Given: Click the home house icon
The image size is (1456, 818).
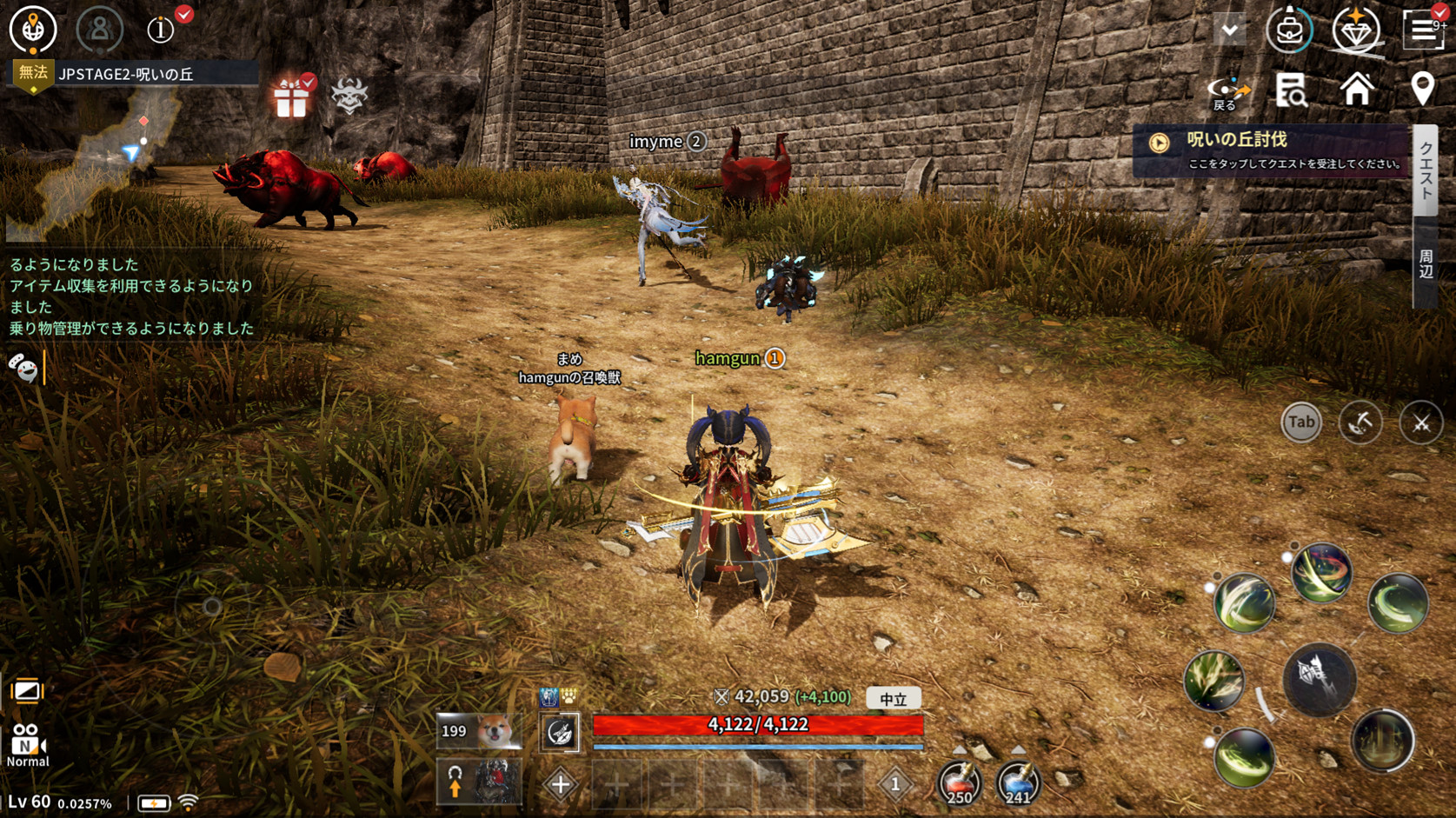Looking at the screenshot, I should (x=1356, y=89).
